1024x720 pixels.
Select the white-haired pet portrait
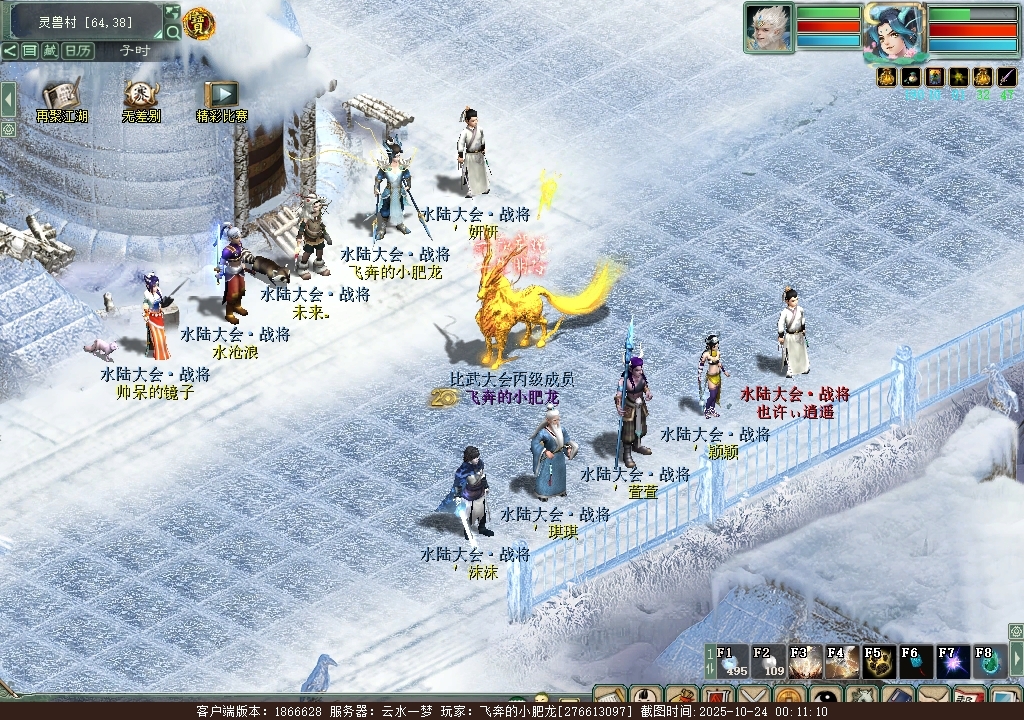(768, 27)
